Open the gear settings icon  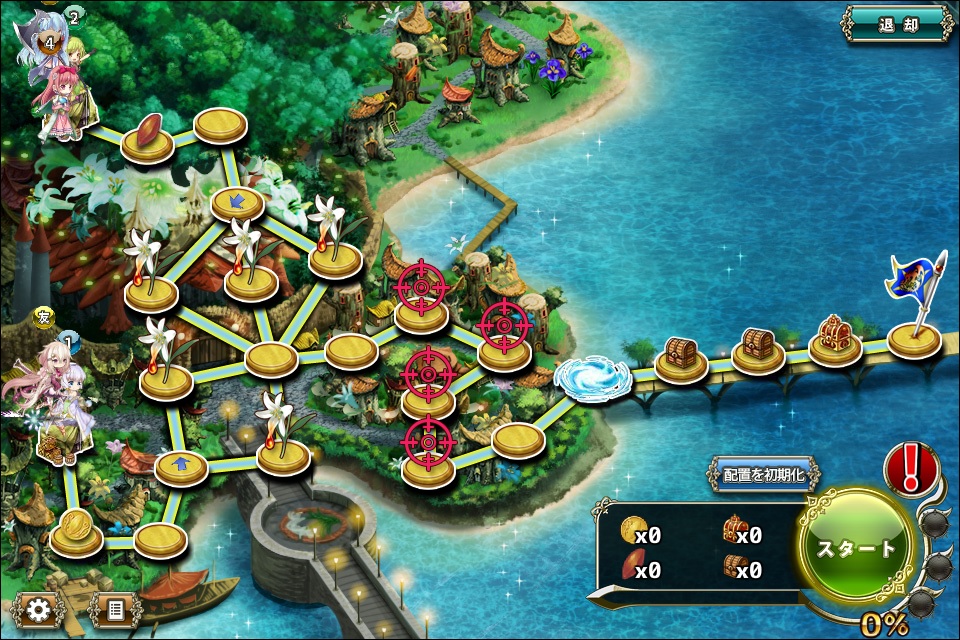click(x=39, y=608)
